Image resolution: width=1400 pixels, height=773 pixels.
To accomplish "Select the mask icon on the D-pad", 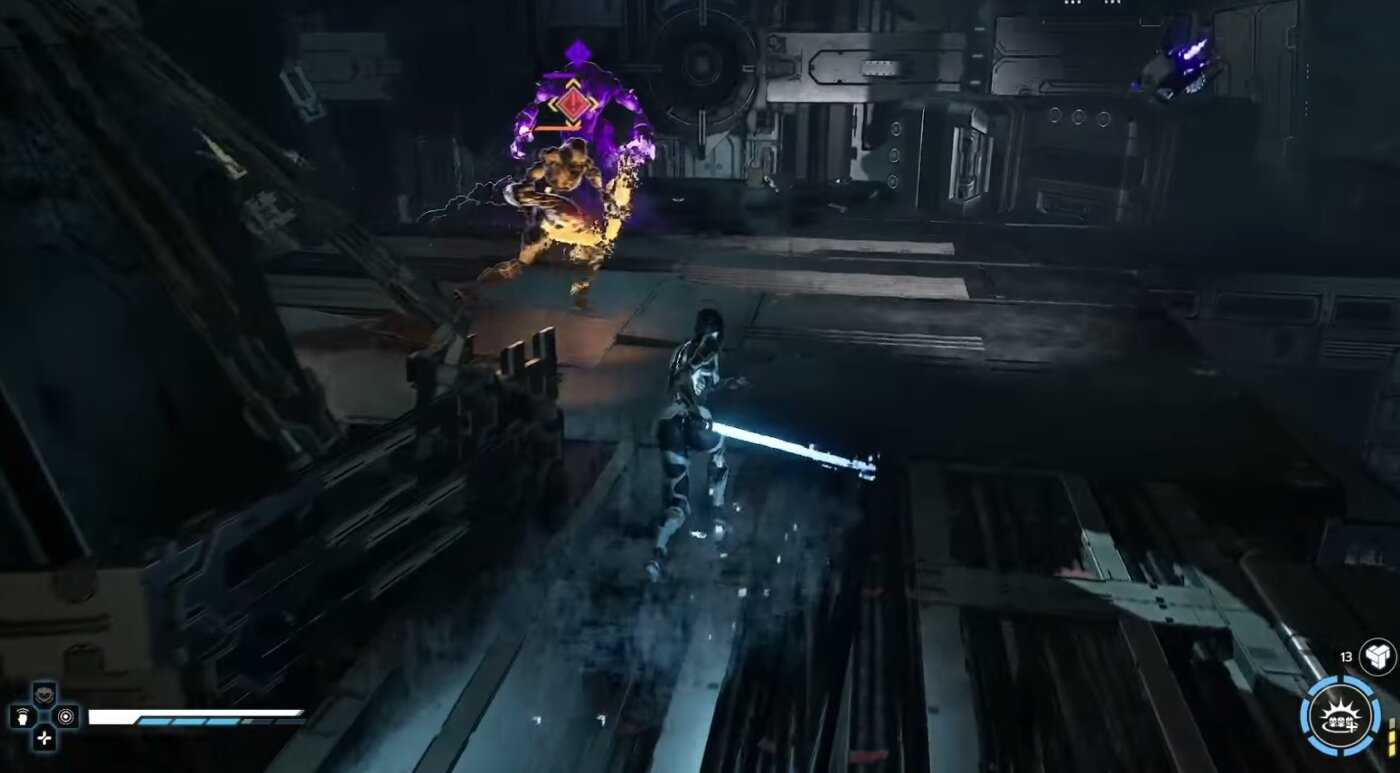I will point(44,694).
